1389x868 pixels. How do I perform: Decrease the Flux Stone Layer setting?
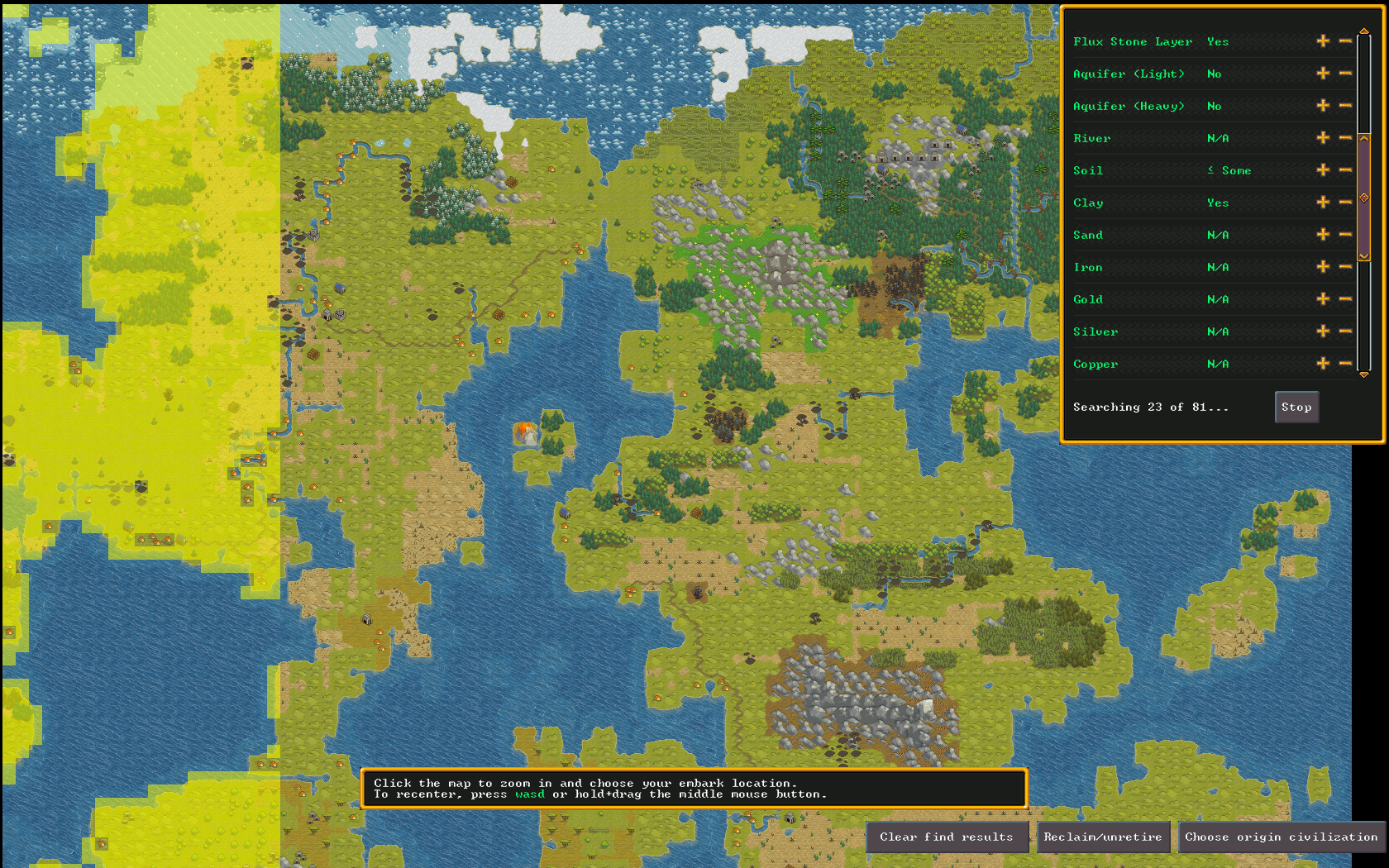(x=1345, y=41)
